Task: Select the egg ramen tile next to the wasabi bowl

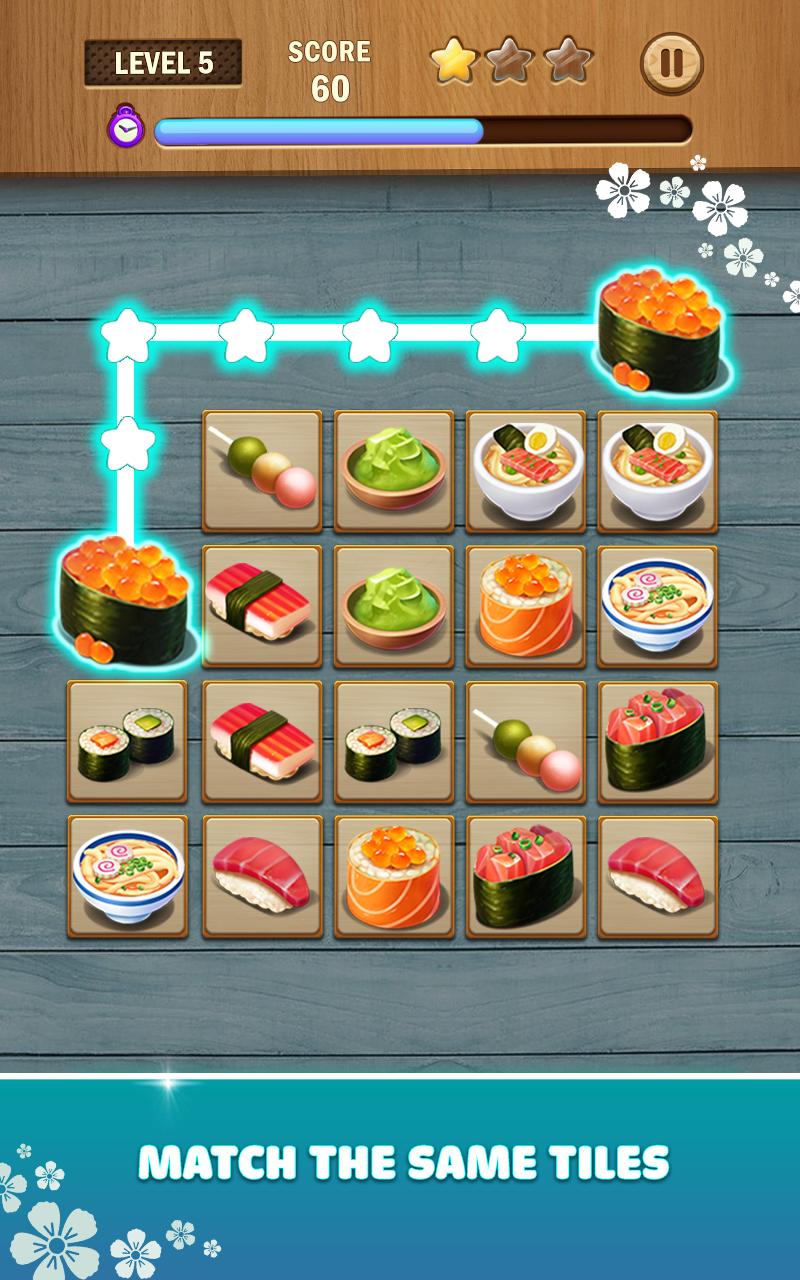Action: 526,470
